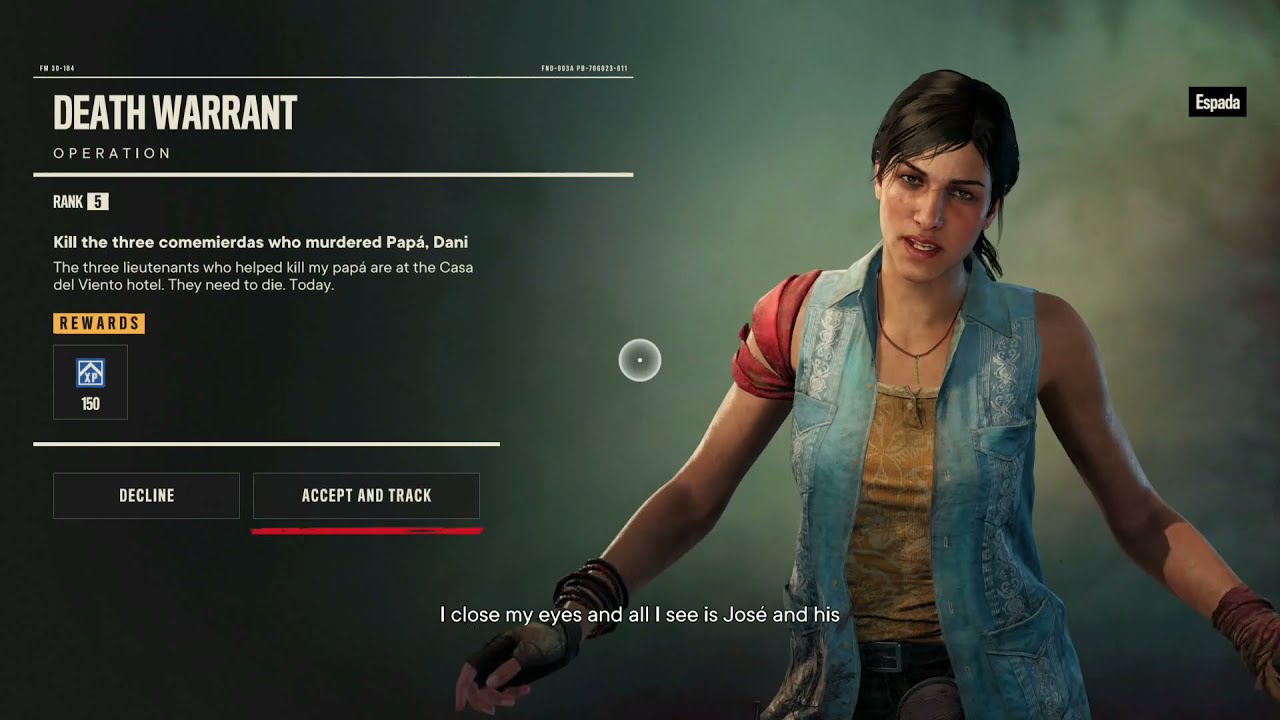Choose Accept and Track
1280x720 pixels.
coord(366,496)
